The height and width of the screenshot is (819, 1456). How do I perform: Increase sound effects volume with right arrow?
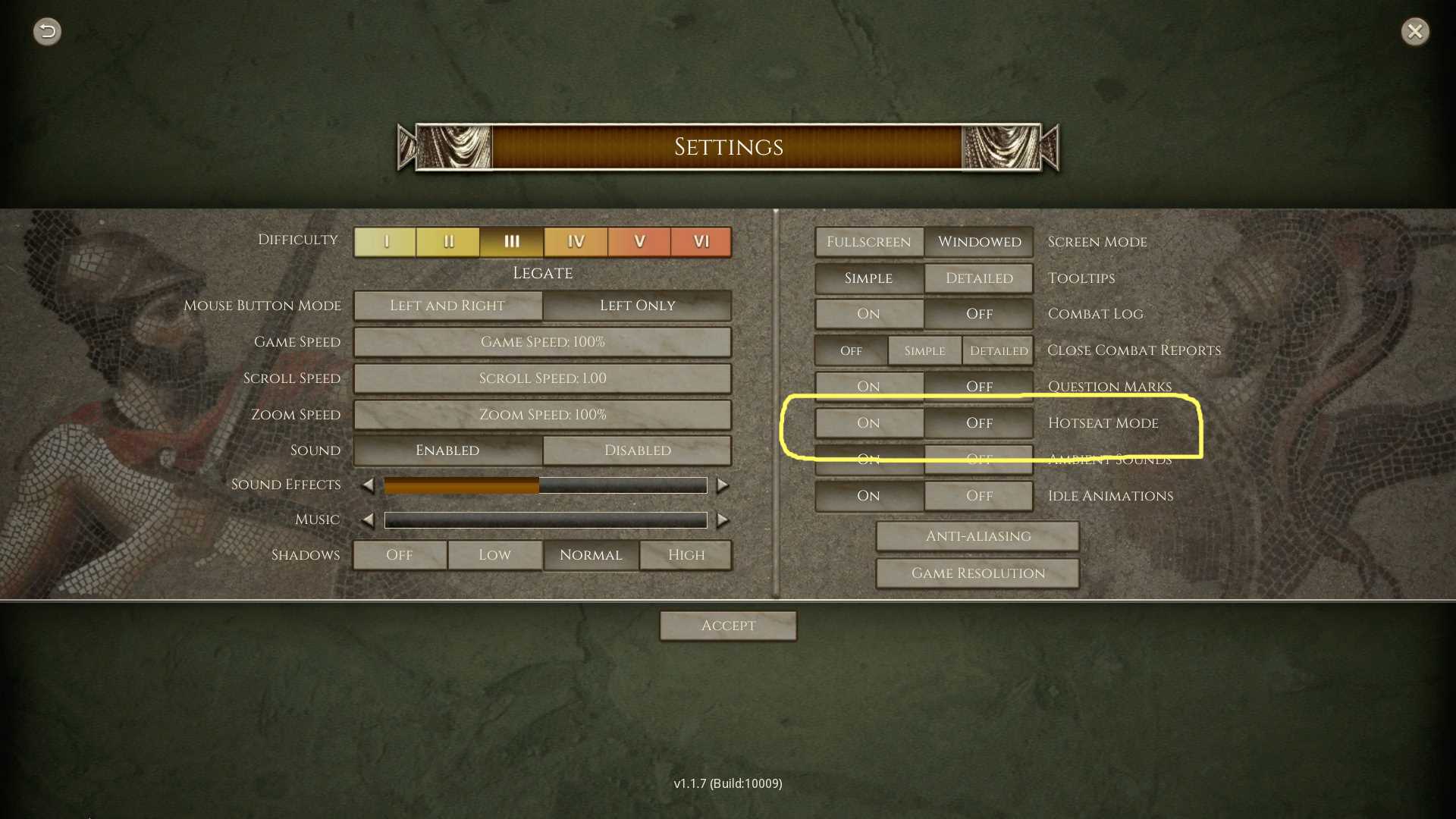723,485
